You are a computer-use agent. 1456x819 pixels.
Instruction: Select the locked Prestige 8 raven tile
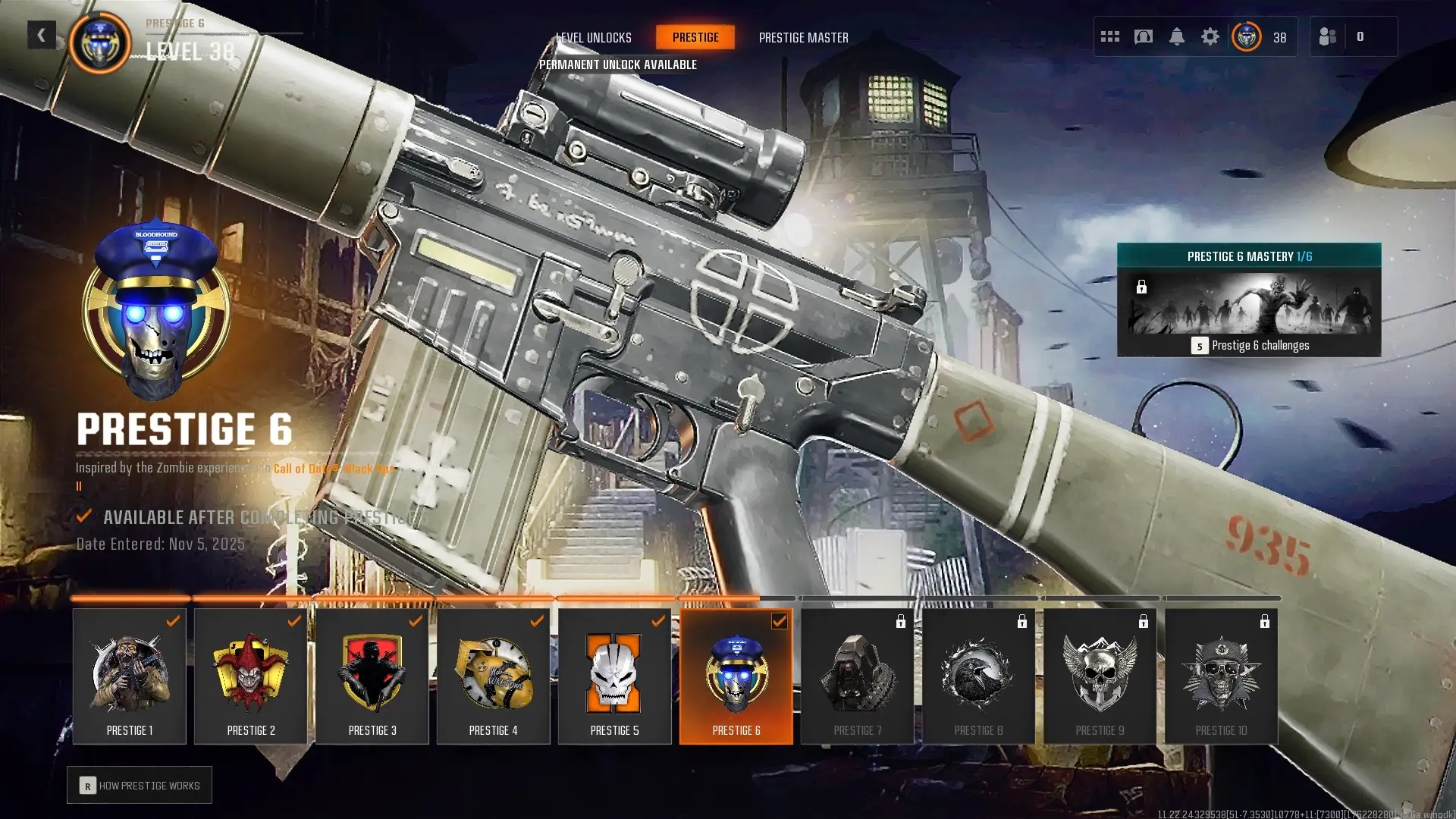tap(979, 676)
